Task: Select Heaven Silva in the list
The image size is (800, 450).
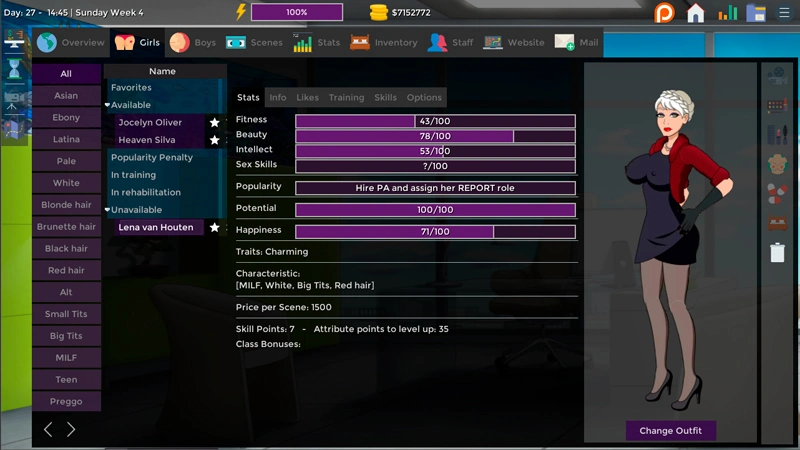Action: (147, 141)
